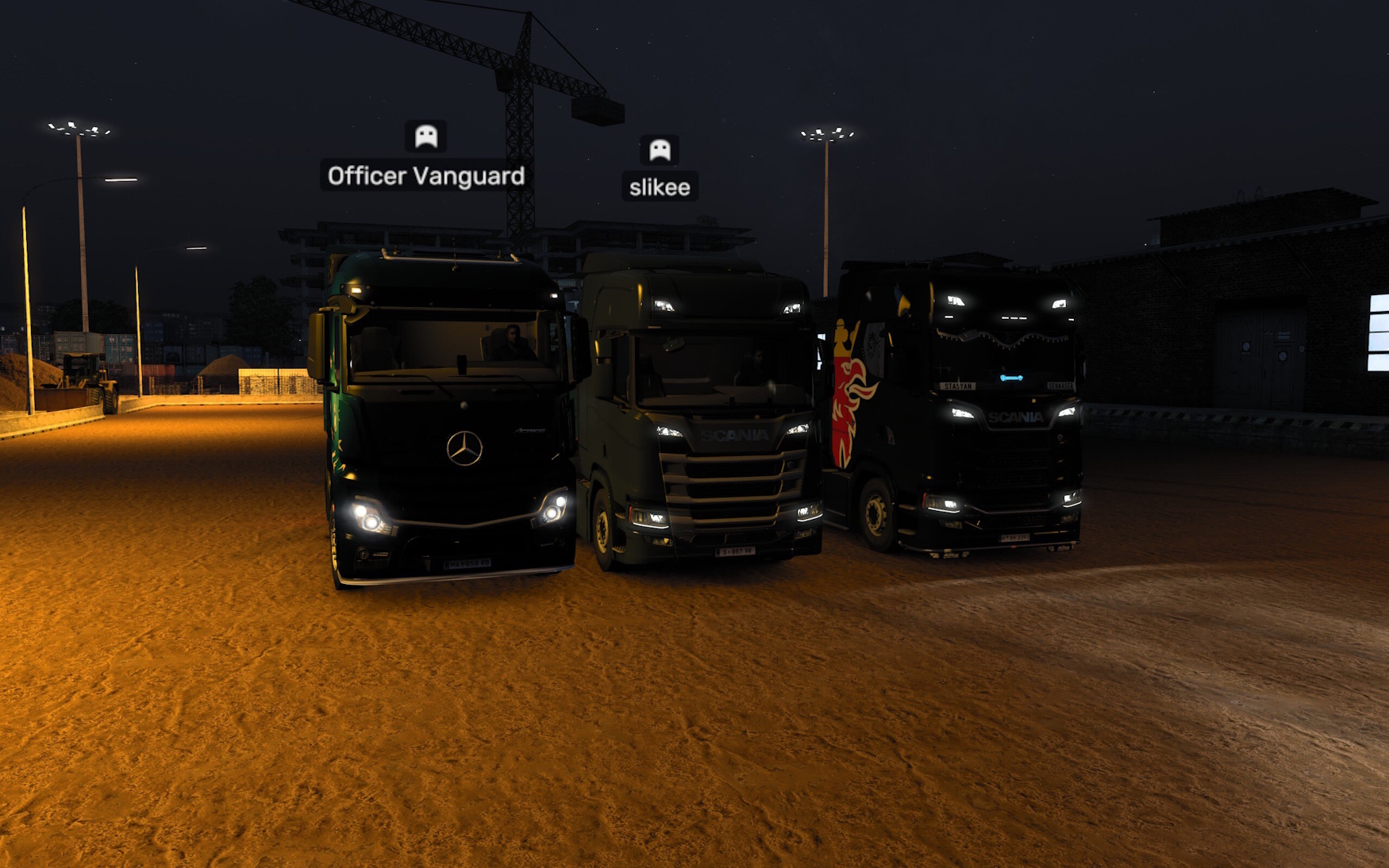This screenshot has width=1389, height=868.
Task: Click the ghost icon above Officer Vanguard
Action: (x=426, y=136)
